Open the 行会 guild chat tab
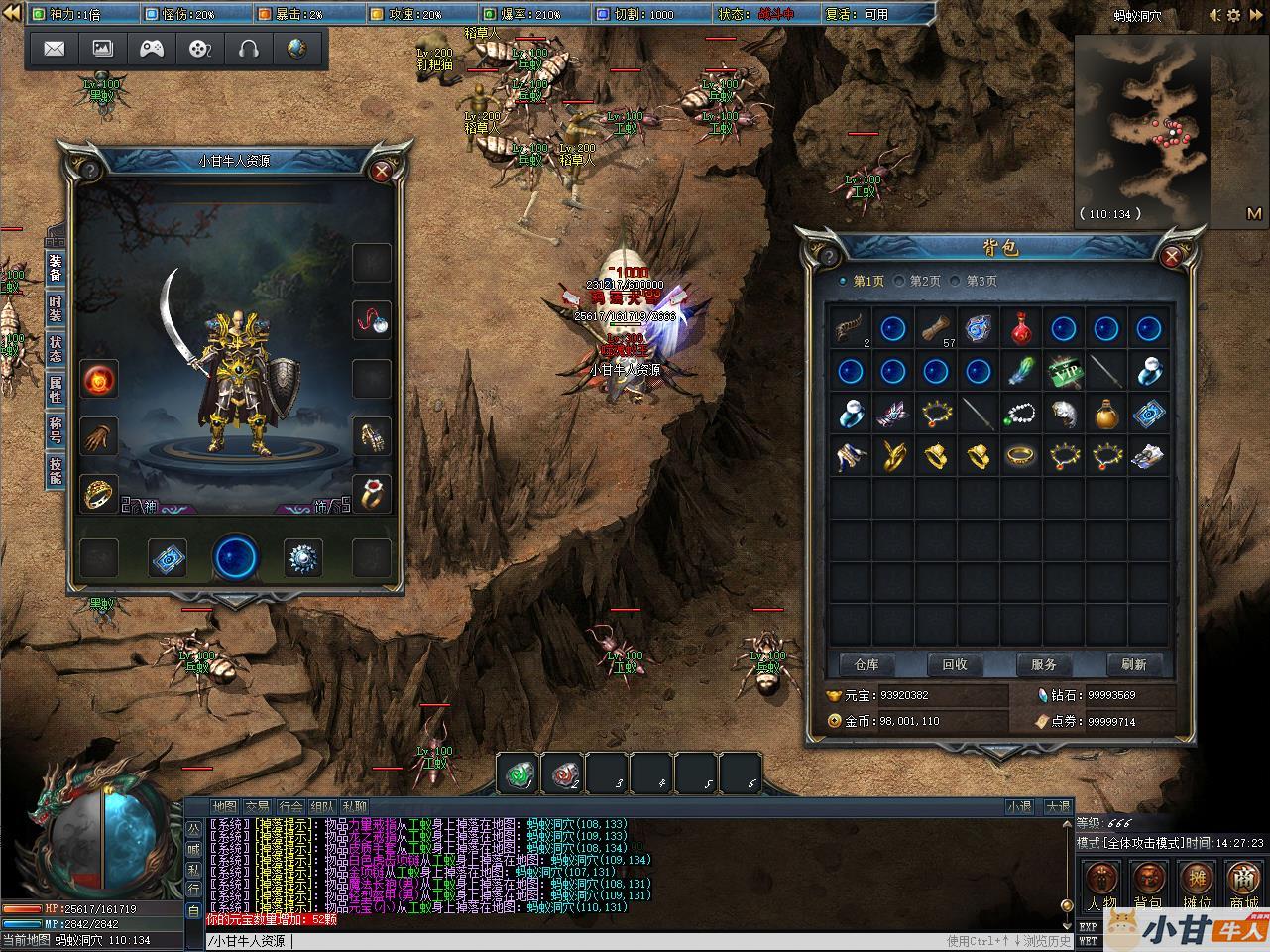 click(289, 807)
